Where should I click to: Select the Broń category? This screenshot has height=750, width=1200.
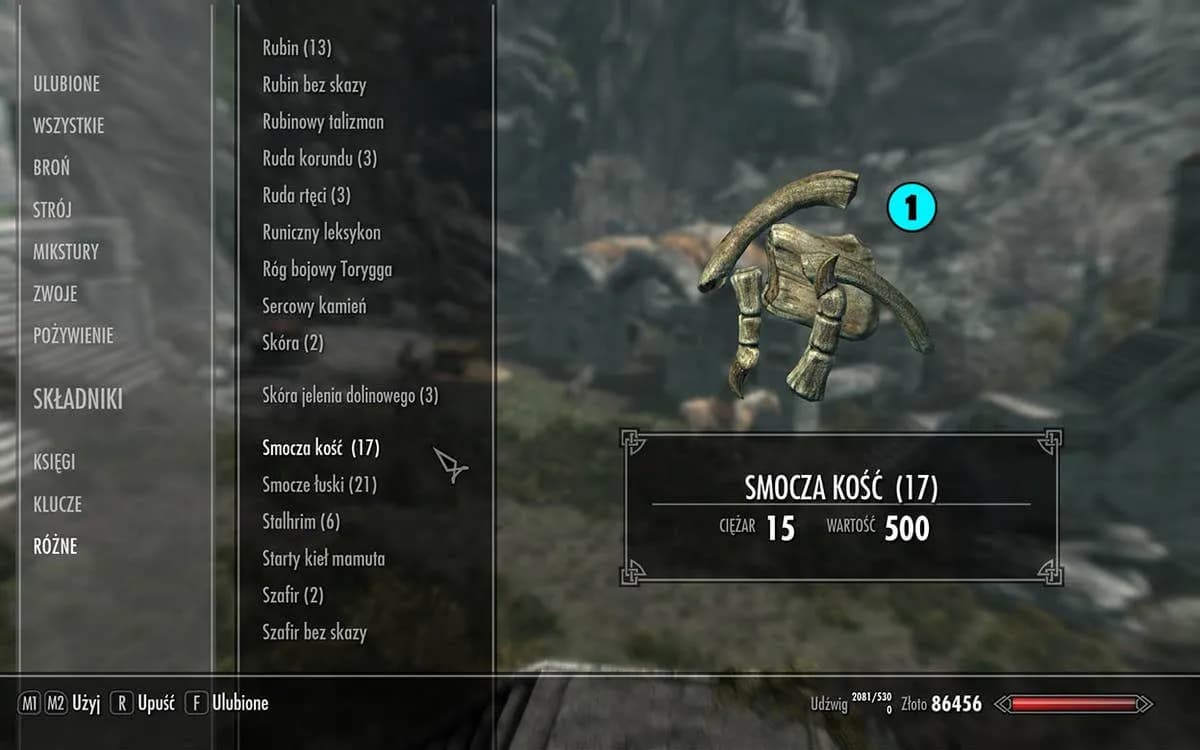pos(51,168)
